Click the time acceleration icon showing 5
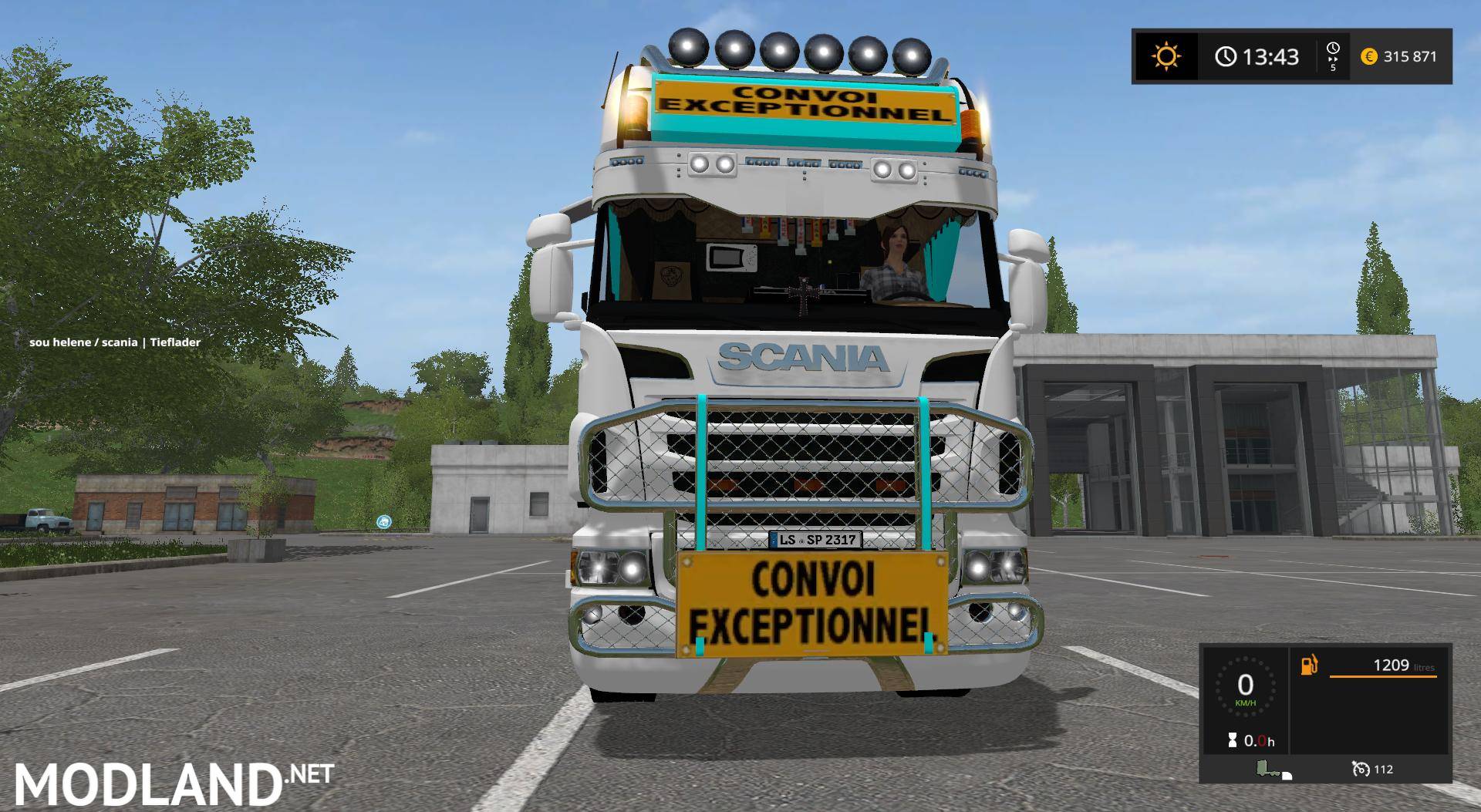 (x=1334, y=56)
